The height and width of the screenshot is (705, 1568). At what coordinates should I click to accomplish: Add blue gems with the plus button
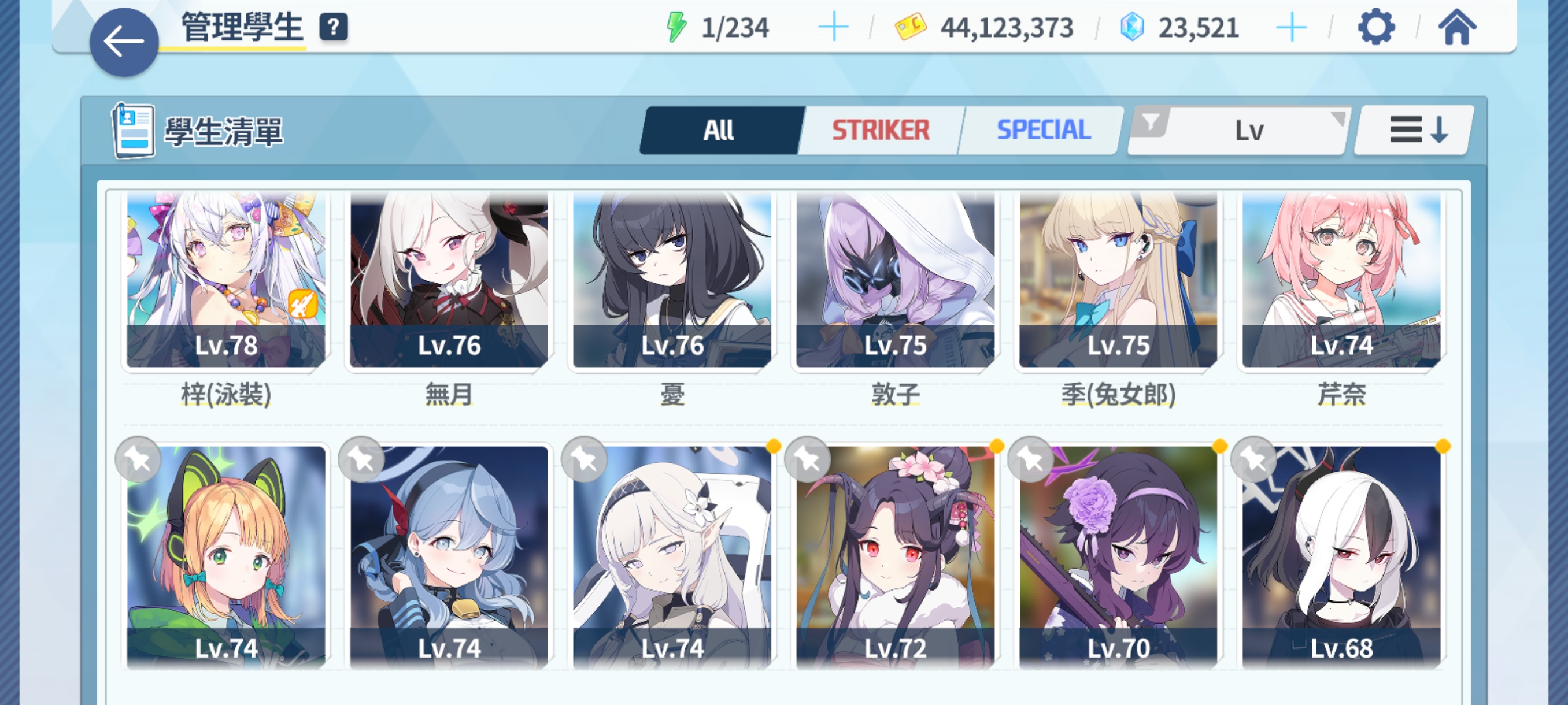1290,27
